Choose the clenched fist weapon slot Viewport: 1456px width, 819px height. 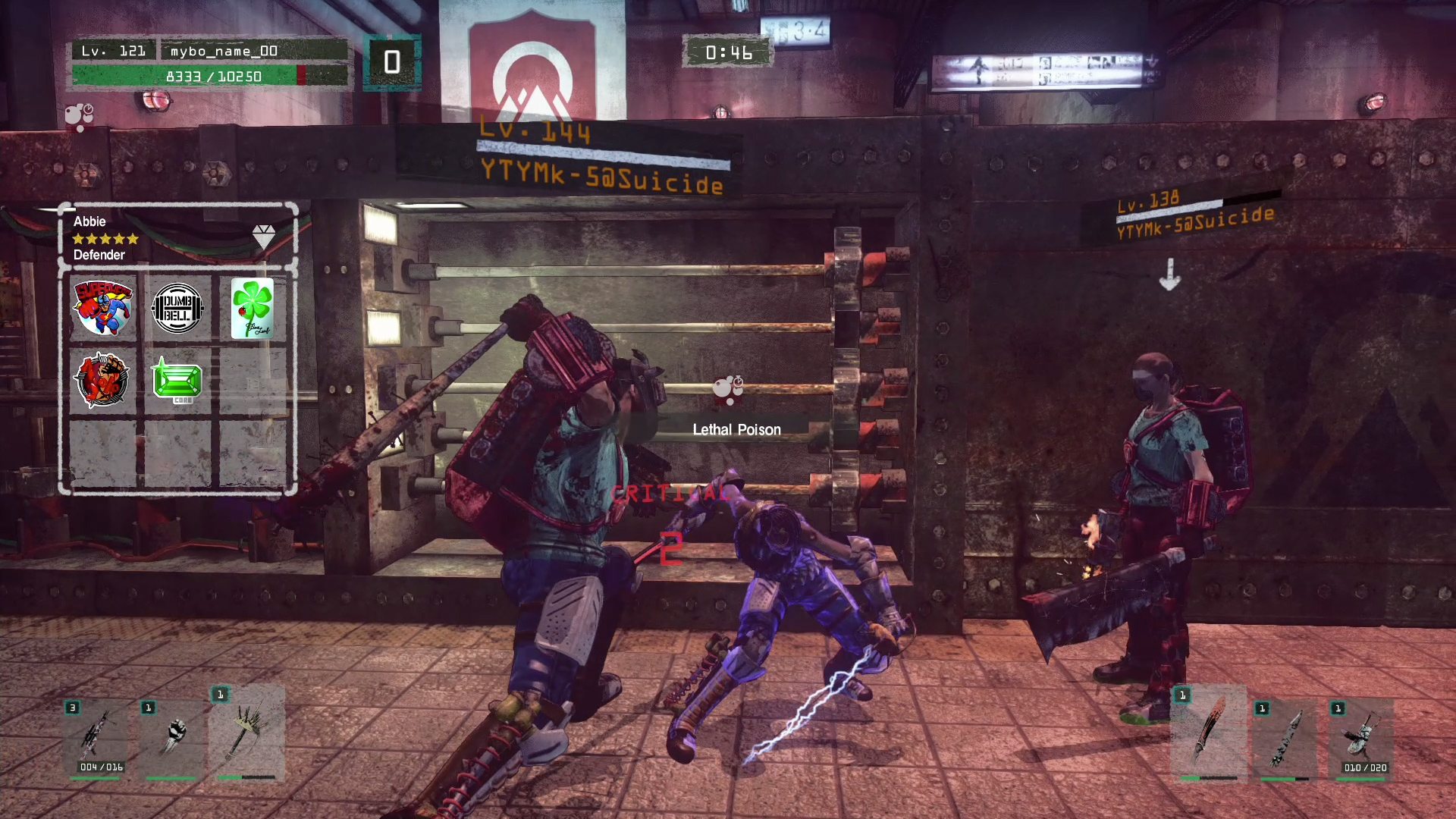point(174,736)
